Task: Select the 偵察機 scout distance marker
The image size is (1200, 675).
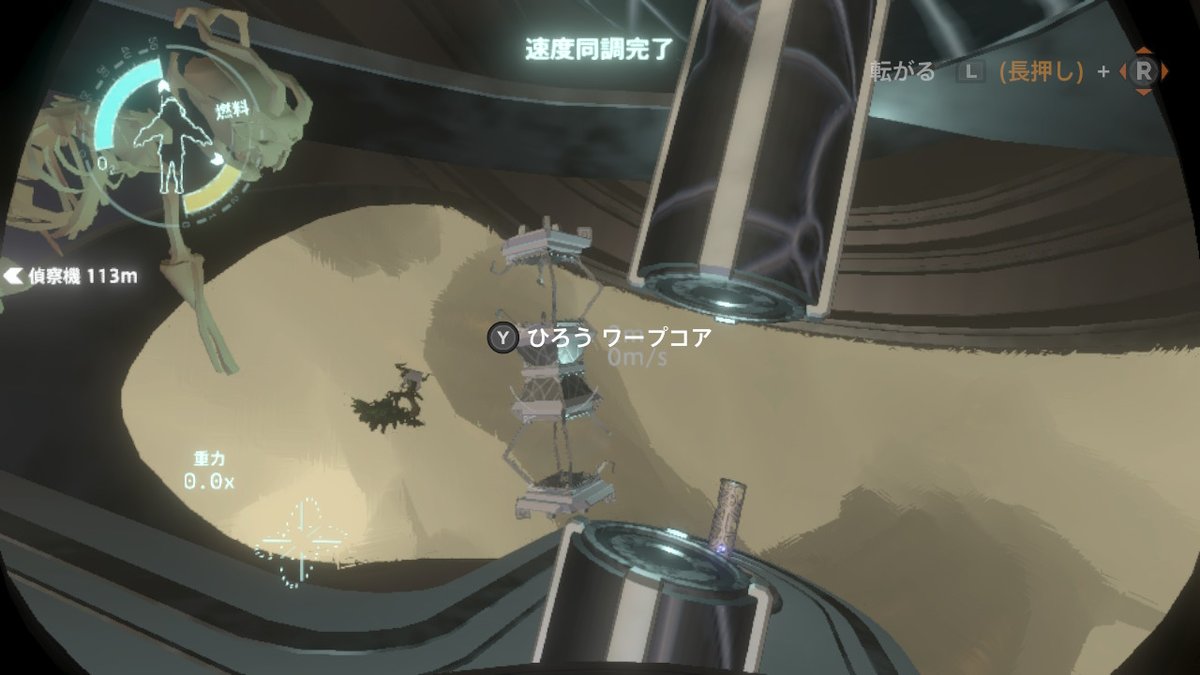Action: click(x=71, y=276)
